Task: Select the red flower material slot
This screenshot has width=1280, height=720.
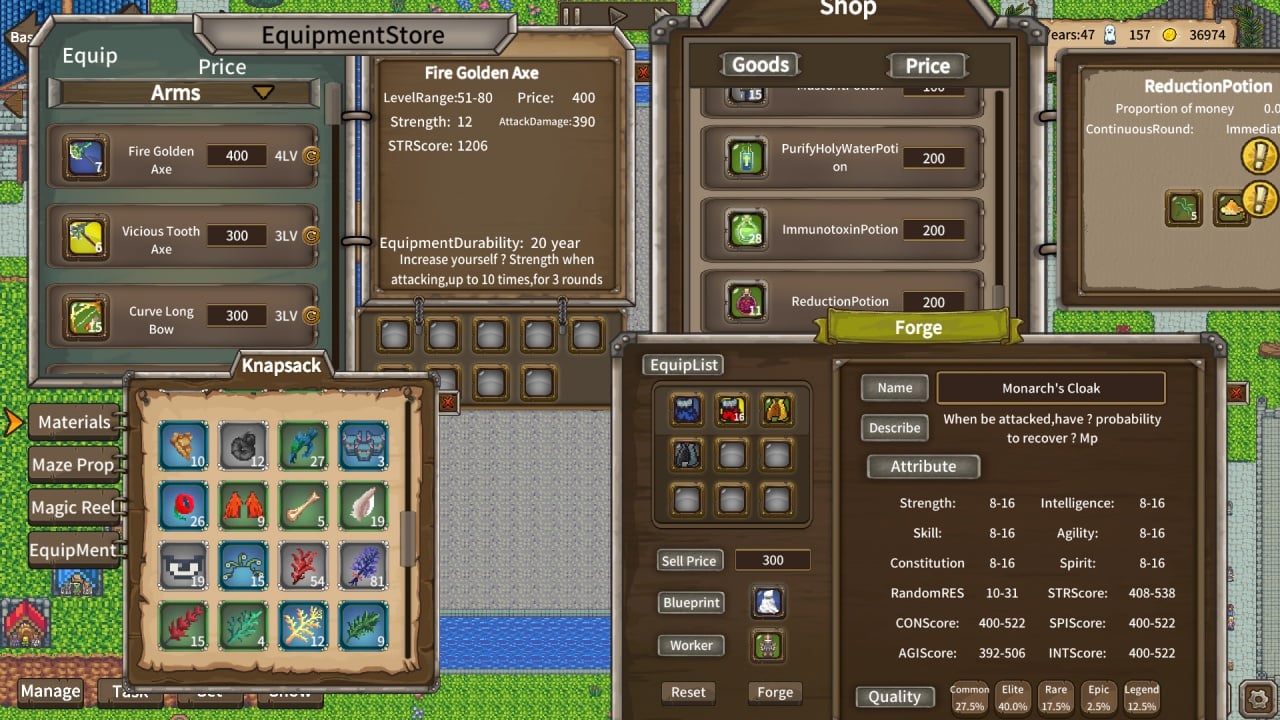Action: pyautogui.click(x=184, y=506)
